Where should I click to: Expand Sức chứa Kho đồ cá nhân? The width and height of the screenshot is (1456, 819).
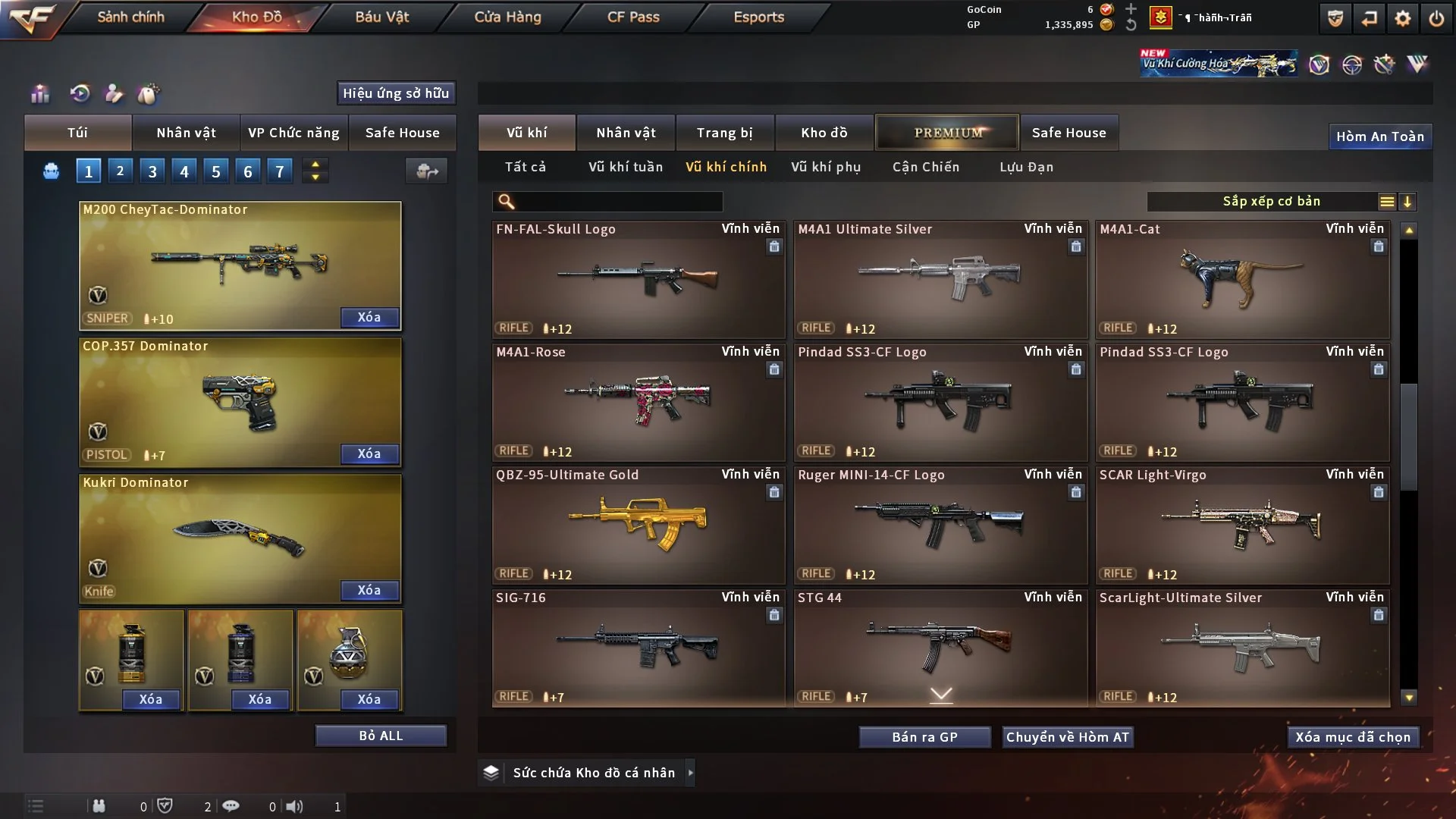[594, 773]
